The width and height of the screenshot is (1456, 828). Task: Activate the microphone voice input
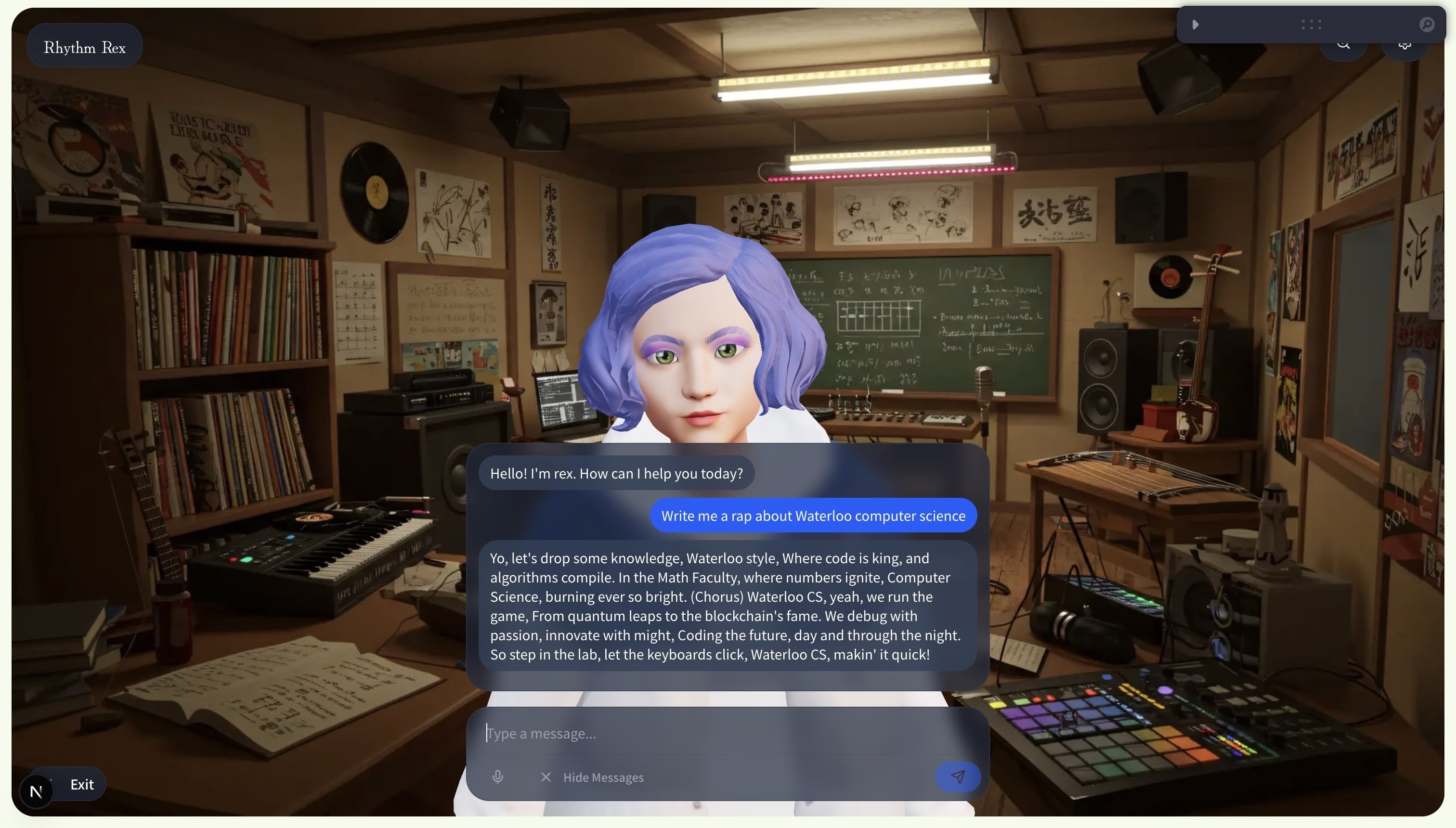click(498, 777)
